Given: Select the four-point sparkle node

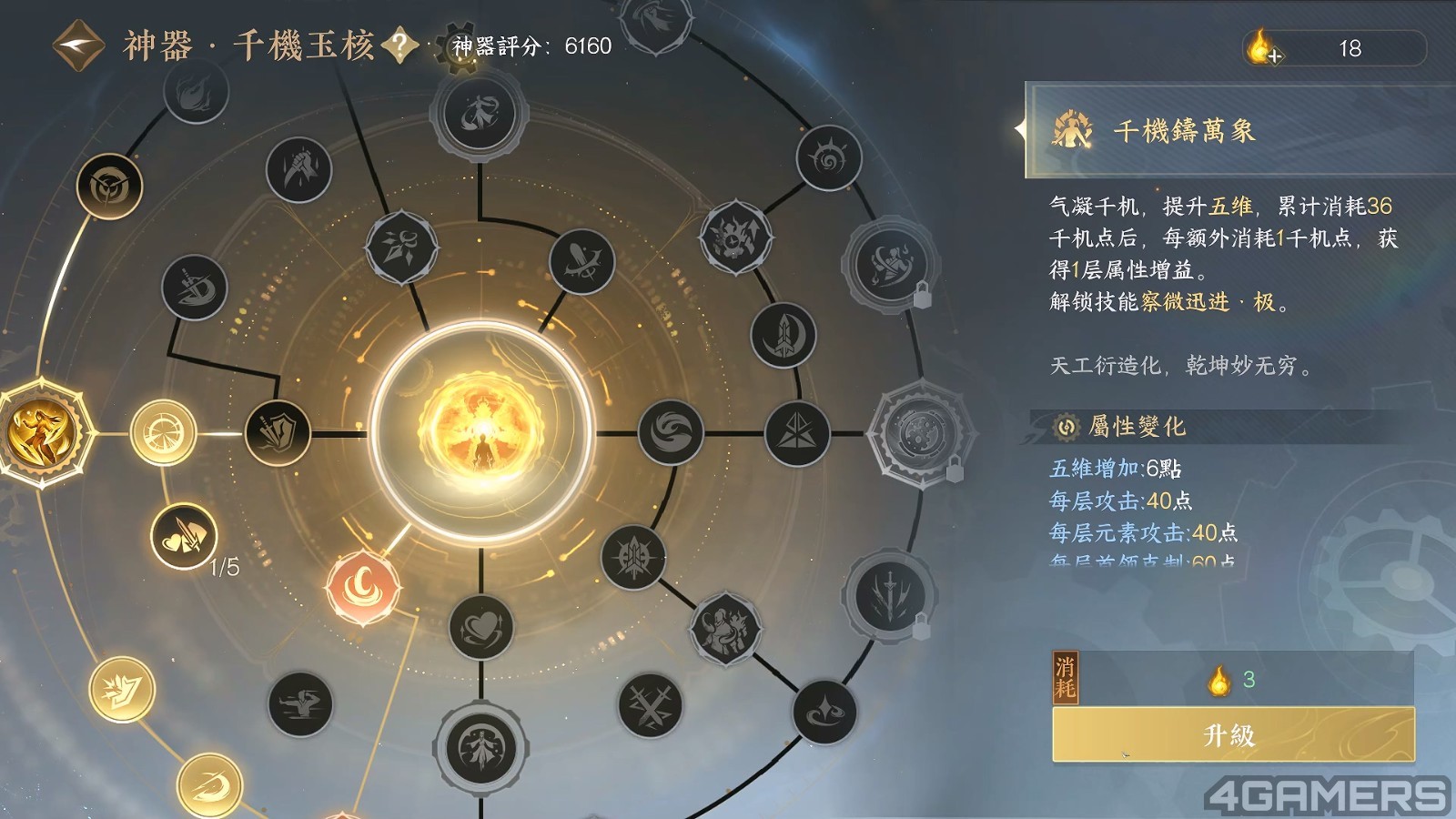Looking at the screenshot, I should 824,712.
